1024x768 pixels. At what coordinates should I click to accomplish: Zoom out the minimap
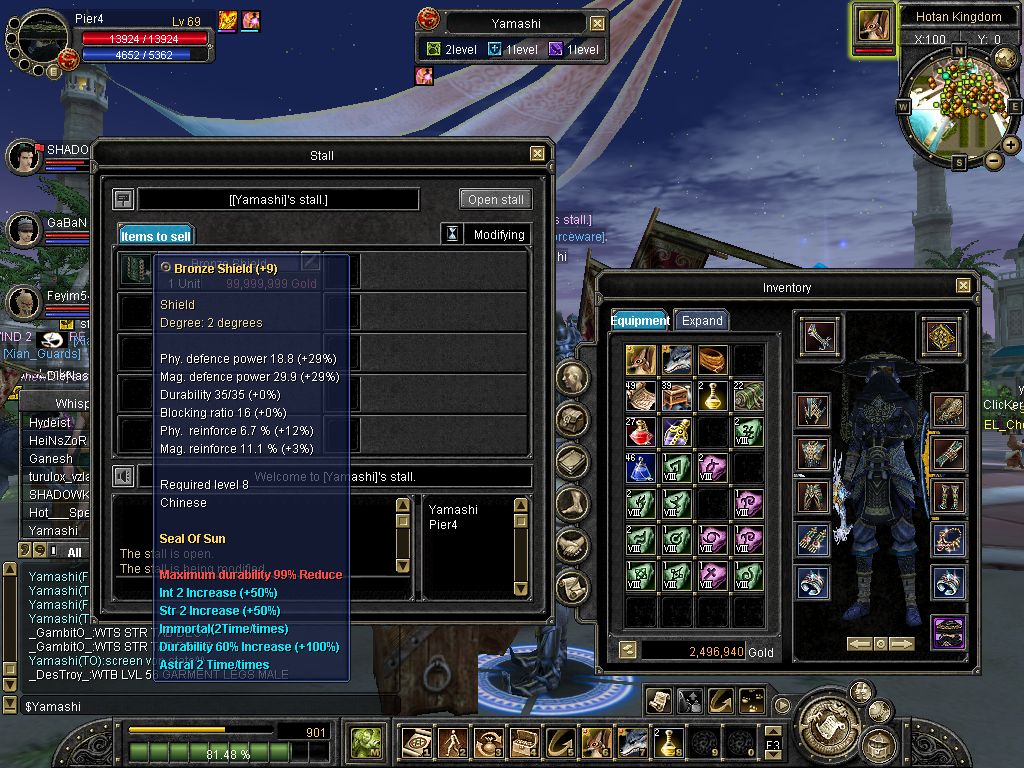coord(993,160)
